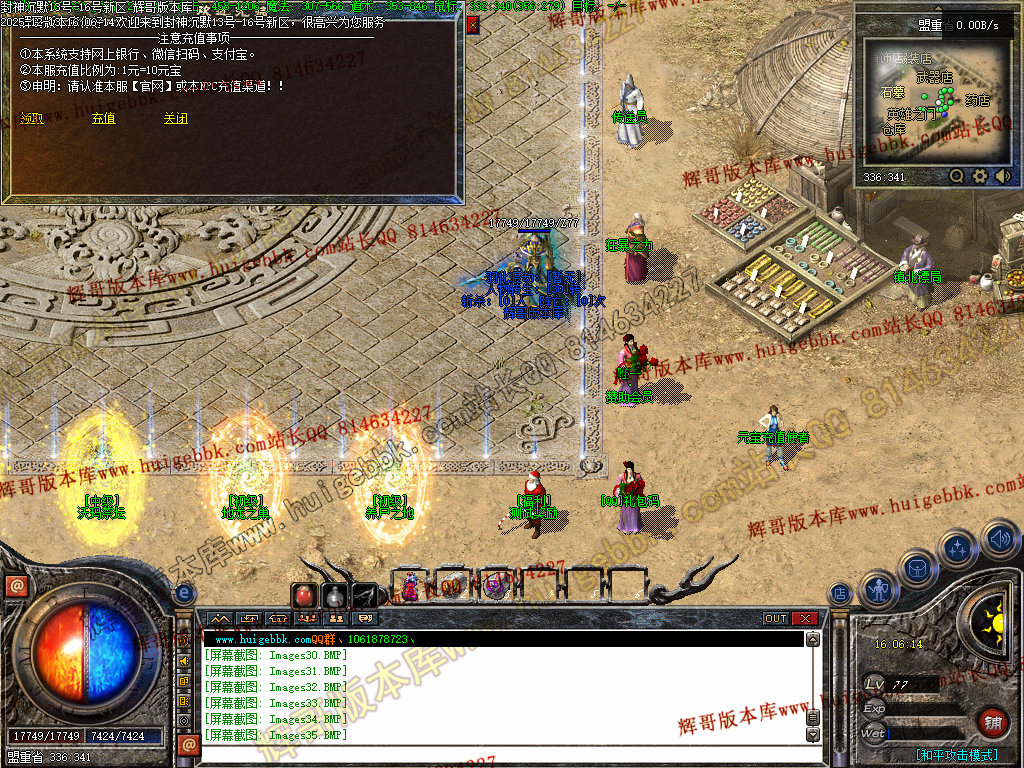The height and width of the screenshot is (768, 1024).
Task: Open the character status round button
Action: pos(878,590)
